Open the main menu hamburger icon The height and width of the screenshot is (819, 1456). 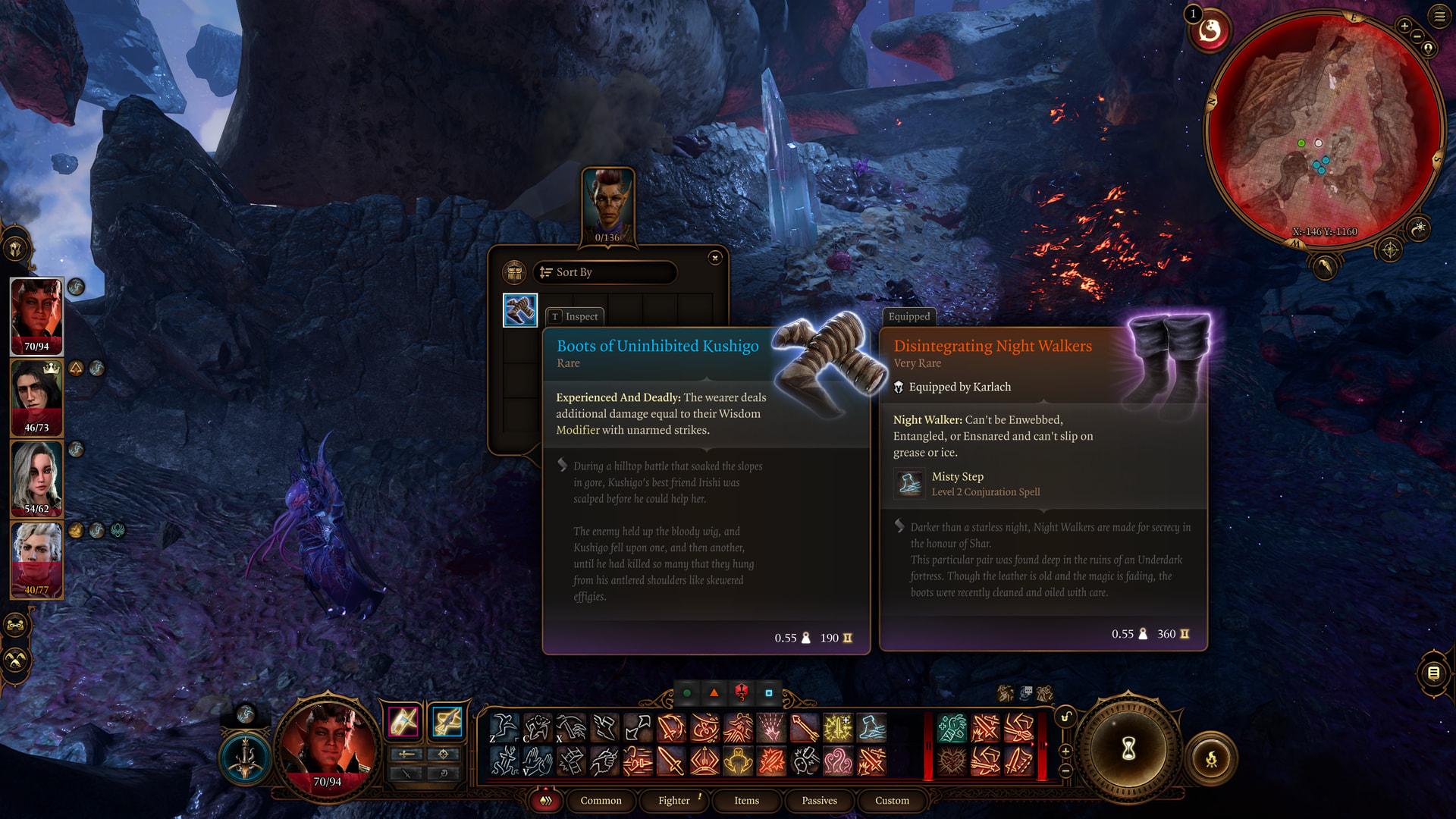tap(1439, 17)
